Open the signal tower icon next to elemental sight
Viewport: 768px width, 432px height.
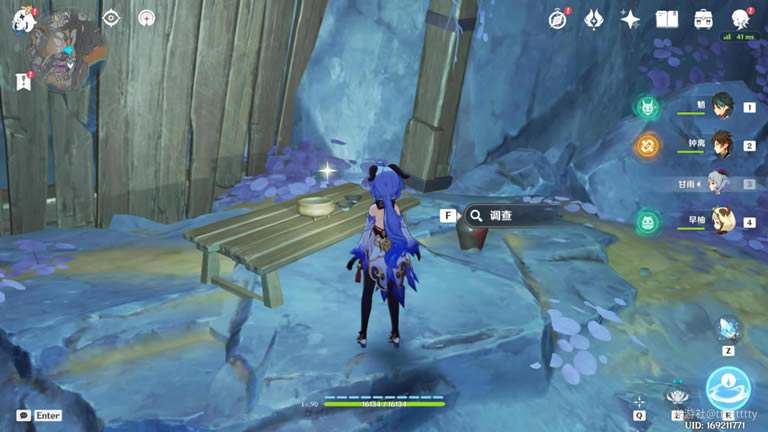(x=146, y=19)
